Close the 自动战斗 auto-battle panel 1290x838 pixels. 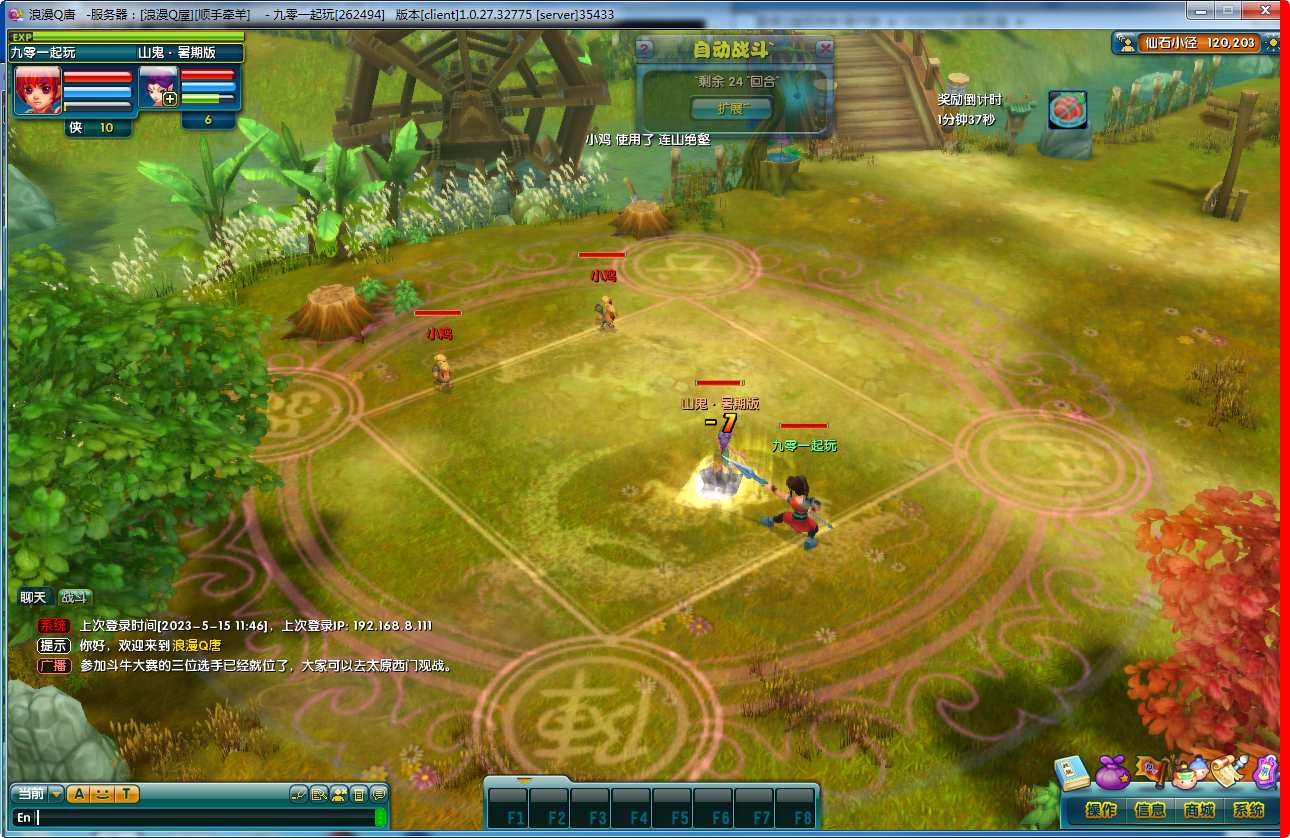[824, 47]
